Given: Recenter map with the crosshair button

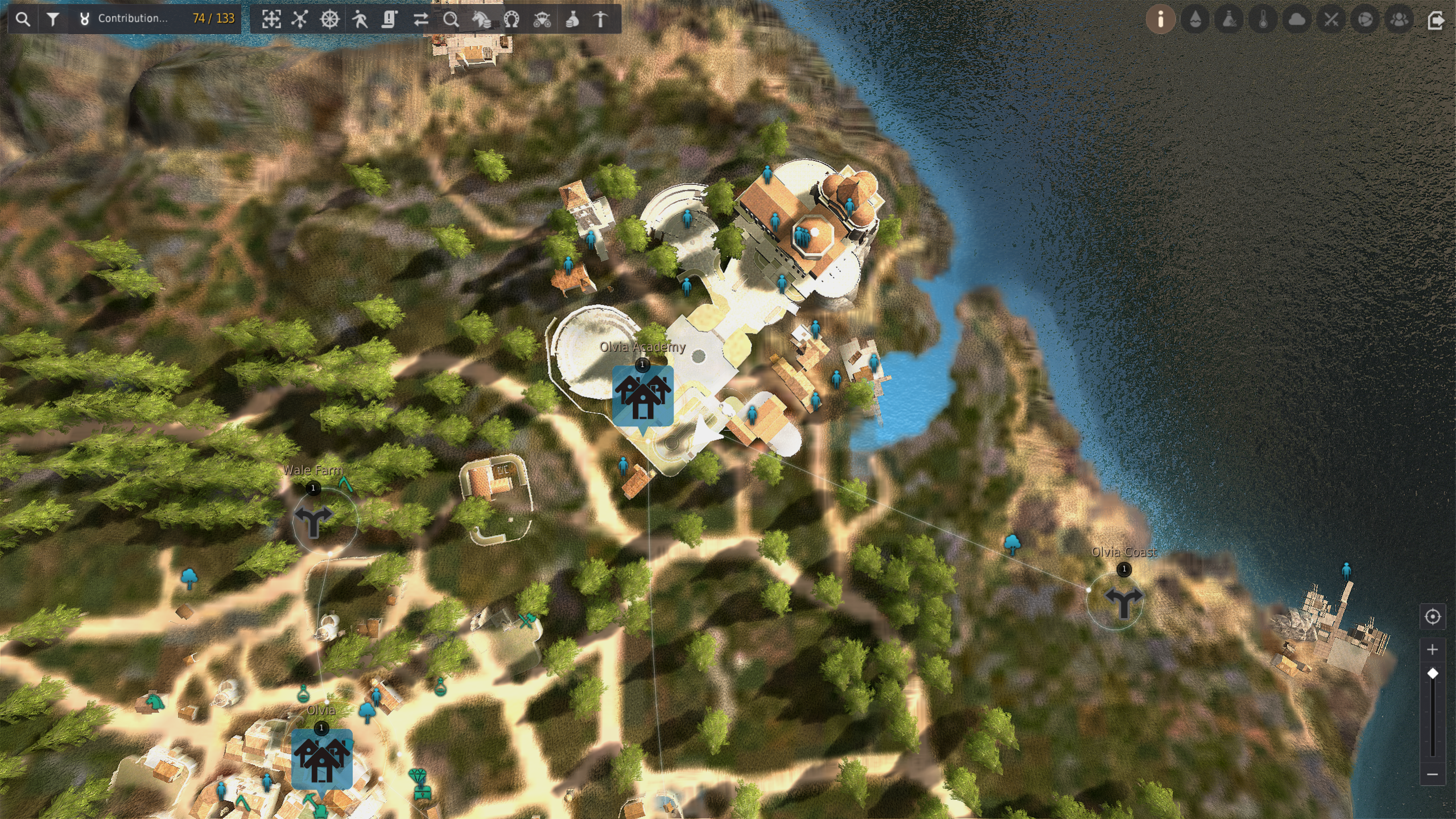Looking at the screenshot, I should pyautogui.click(x=1432, y=616).
